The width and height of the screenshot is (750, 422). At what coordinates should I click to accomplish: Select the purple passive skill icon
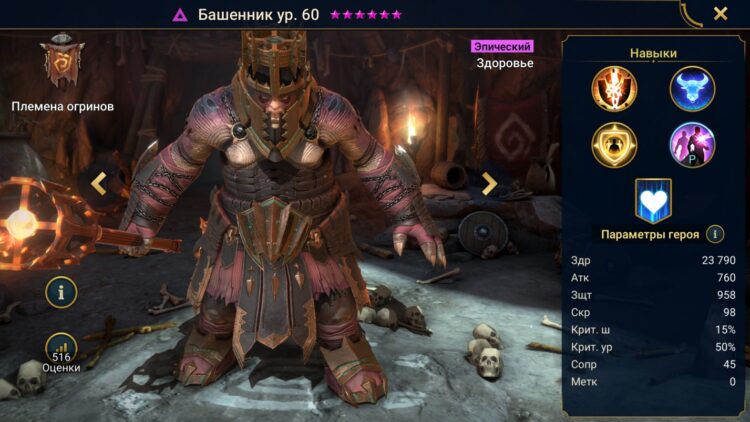tap(692, 144)
